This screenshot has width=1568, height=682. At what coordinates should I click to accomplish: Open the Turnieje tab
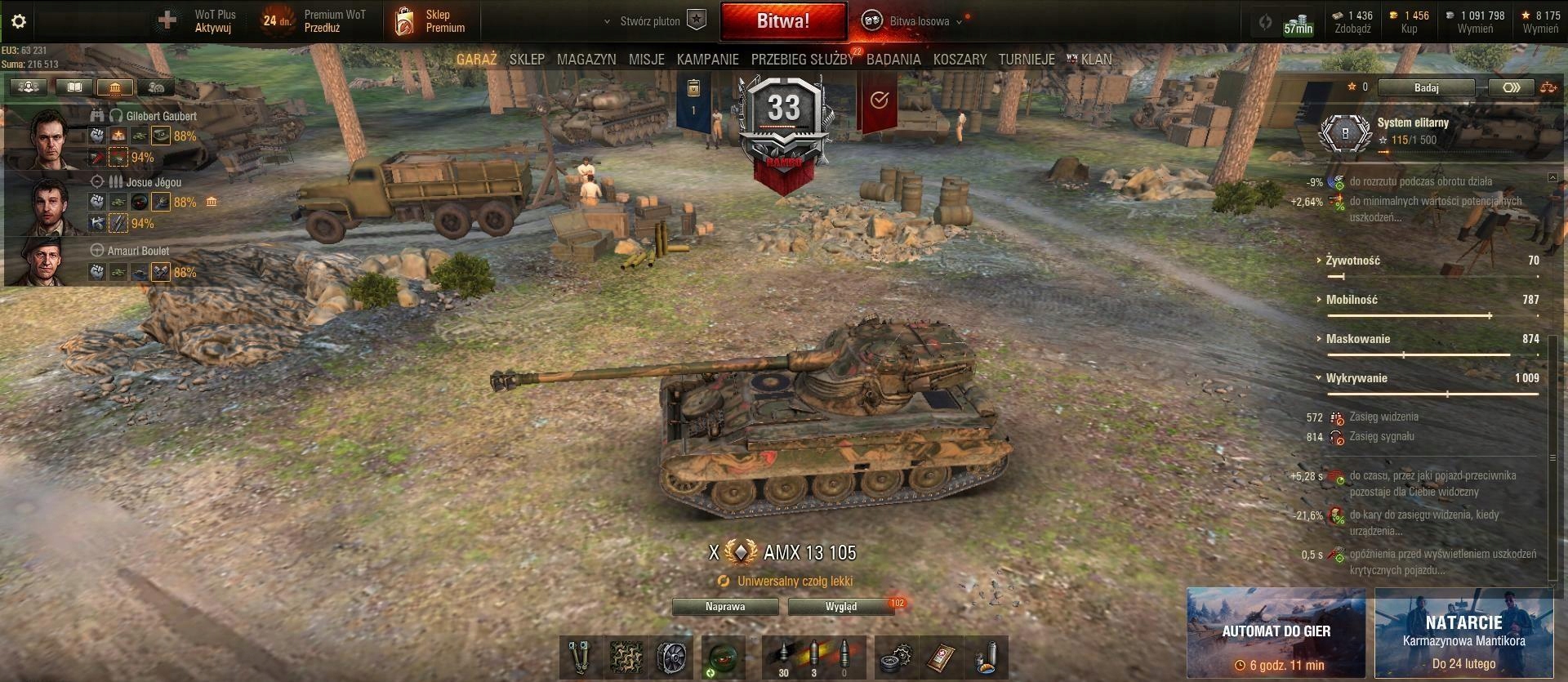1027,60
